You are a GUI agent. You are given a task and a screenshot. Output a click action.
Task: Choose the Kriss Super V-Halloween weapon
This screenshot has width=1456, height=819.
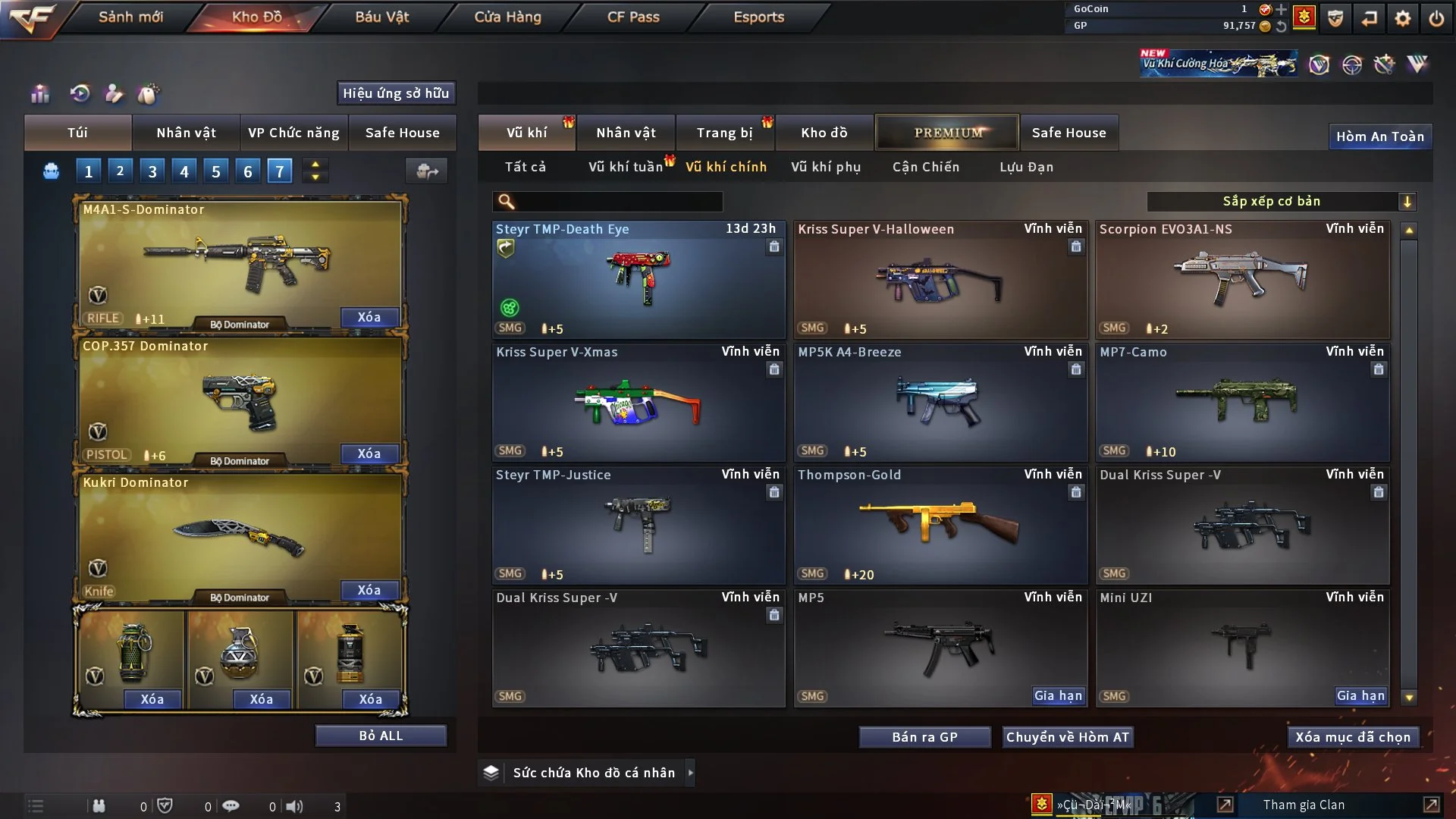pyautogui.click(x=940, y=281)
